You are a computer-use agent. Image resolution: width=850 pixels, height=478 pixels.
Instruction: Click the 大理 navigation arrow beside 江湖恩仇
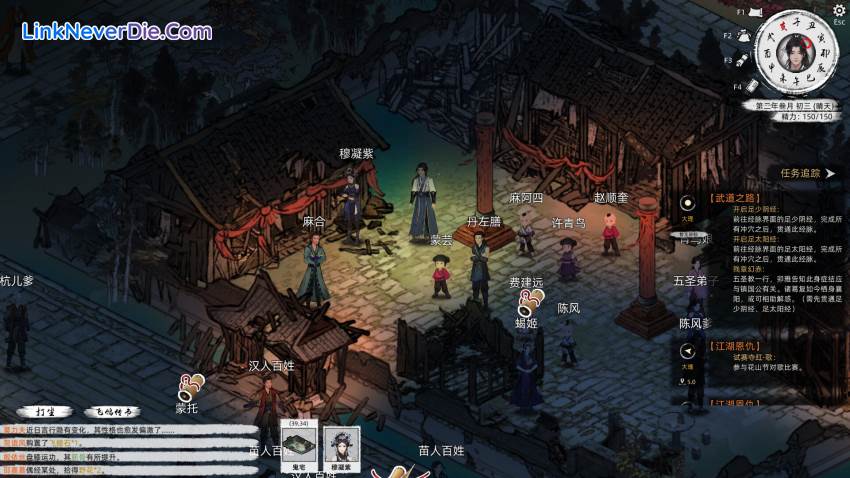(x=687, y=352)
